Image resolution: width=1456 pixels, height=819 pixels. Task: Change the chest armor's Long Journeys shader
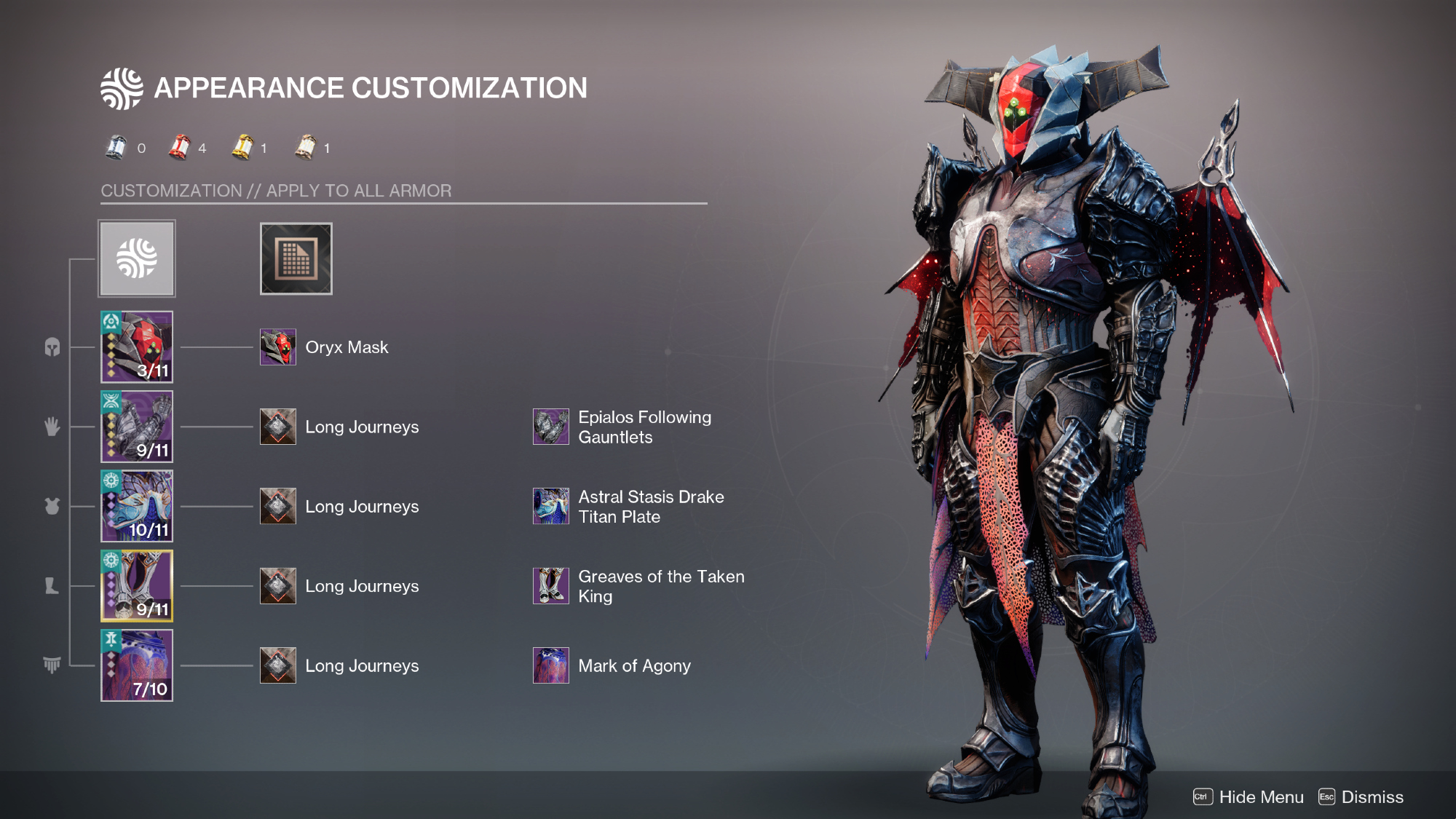coord(278,506)
